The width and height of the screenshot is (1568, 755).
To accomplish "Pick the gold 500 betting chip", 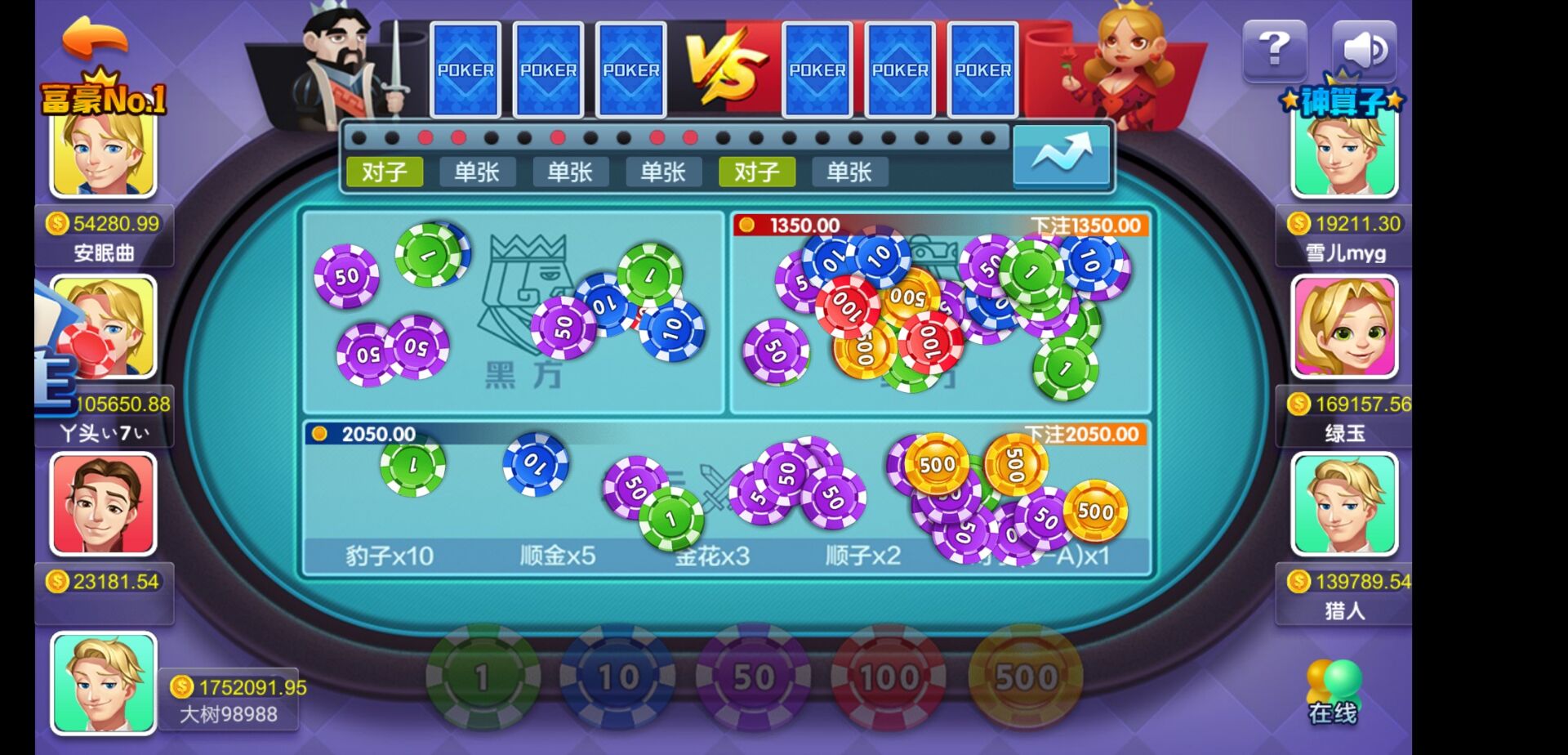I will coord(1025,677).
